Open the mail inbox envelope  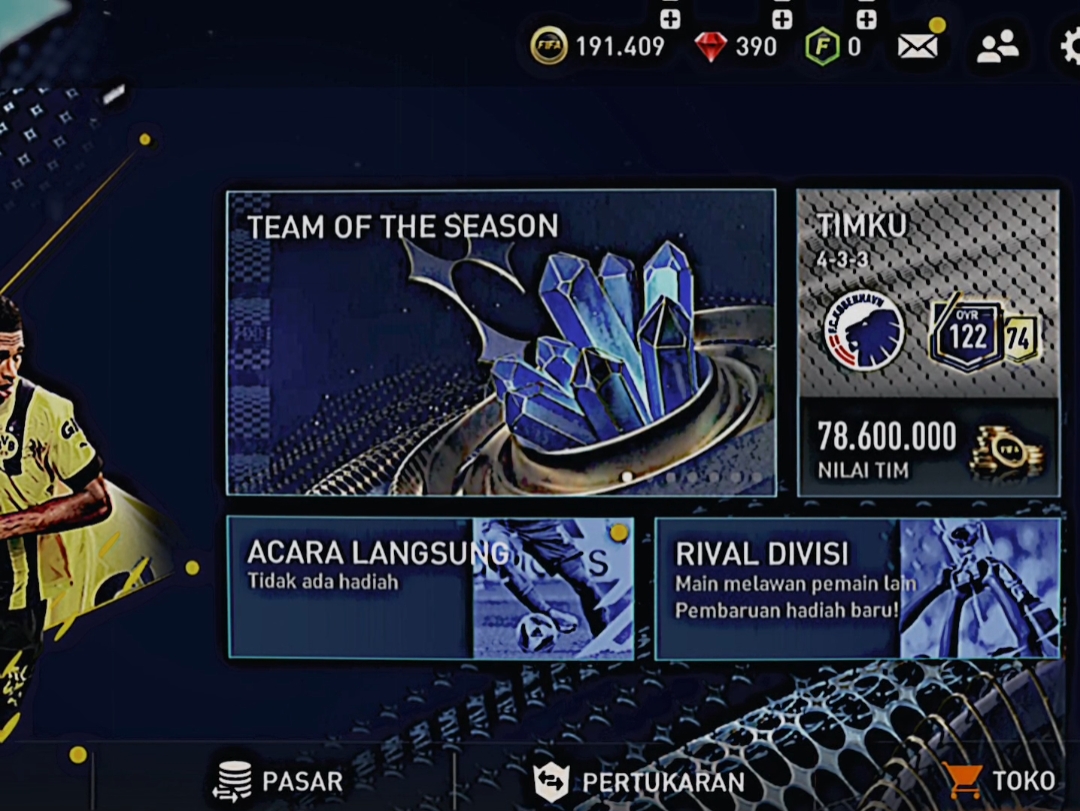[918, 46]
